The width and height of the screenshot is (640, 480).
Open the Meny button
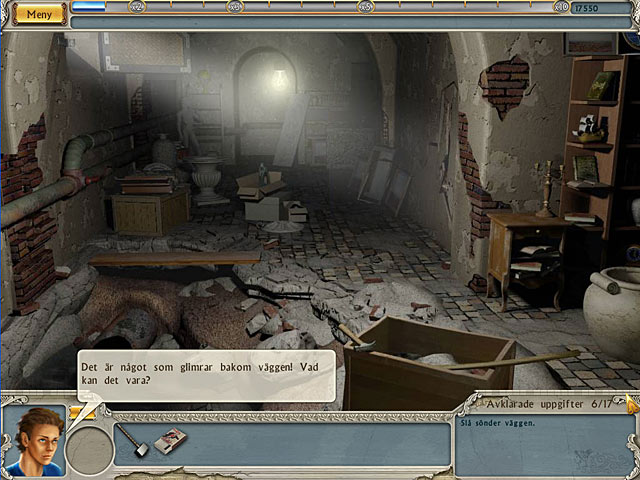(x=38, y=14)
